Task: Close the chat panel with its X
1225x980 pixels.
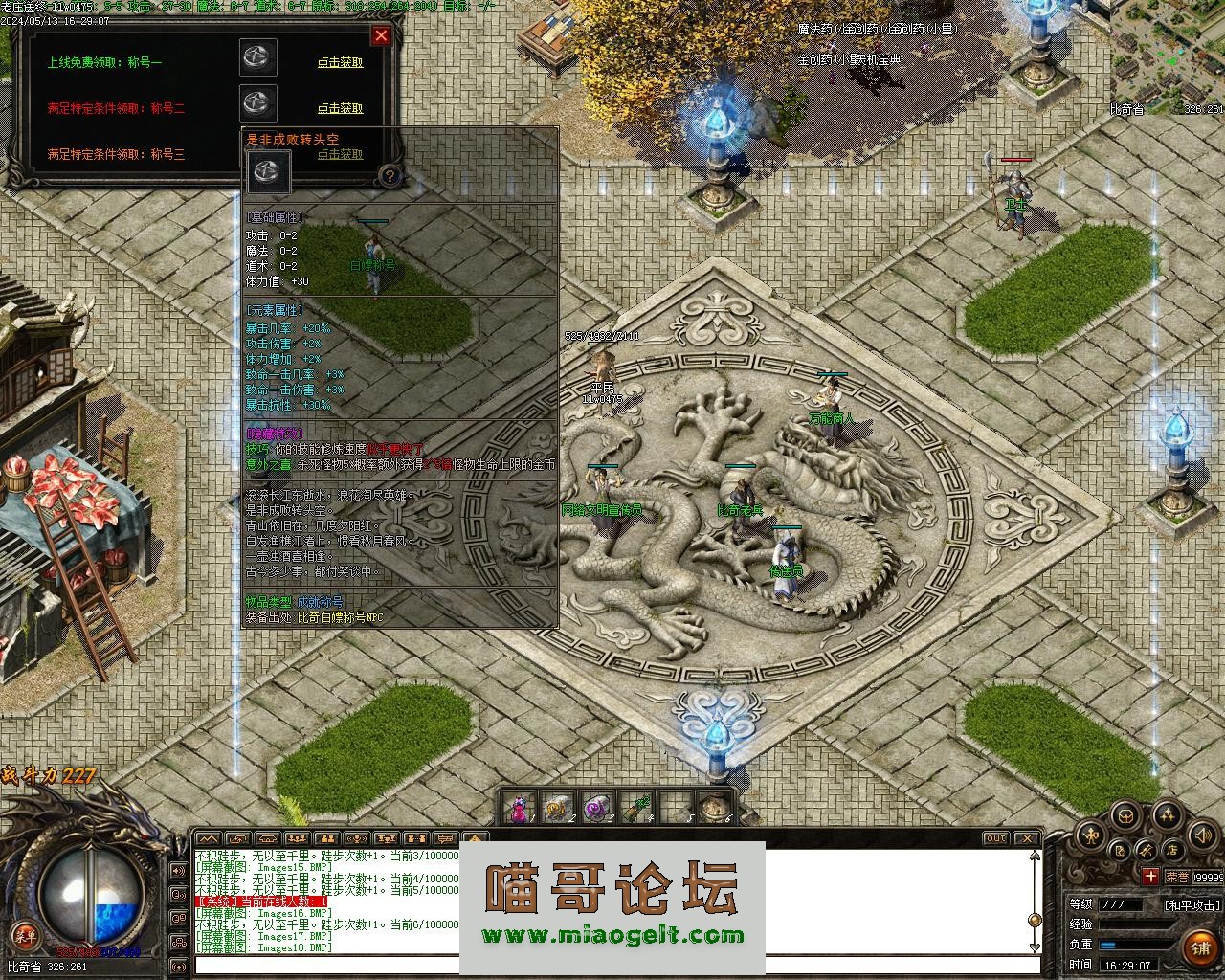Action: [x=1025, y=838]
